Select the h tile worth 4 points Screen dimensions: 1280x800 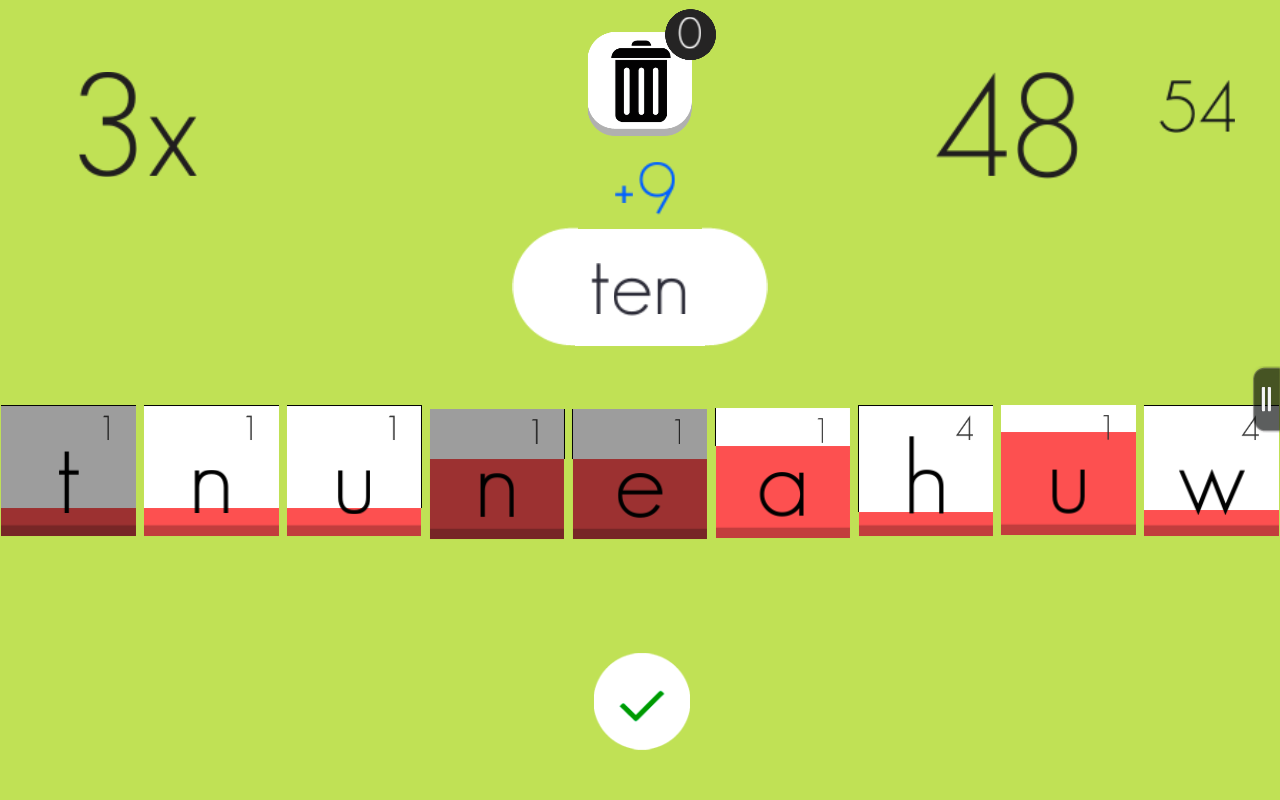925,470
